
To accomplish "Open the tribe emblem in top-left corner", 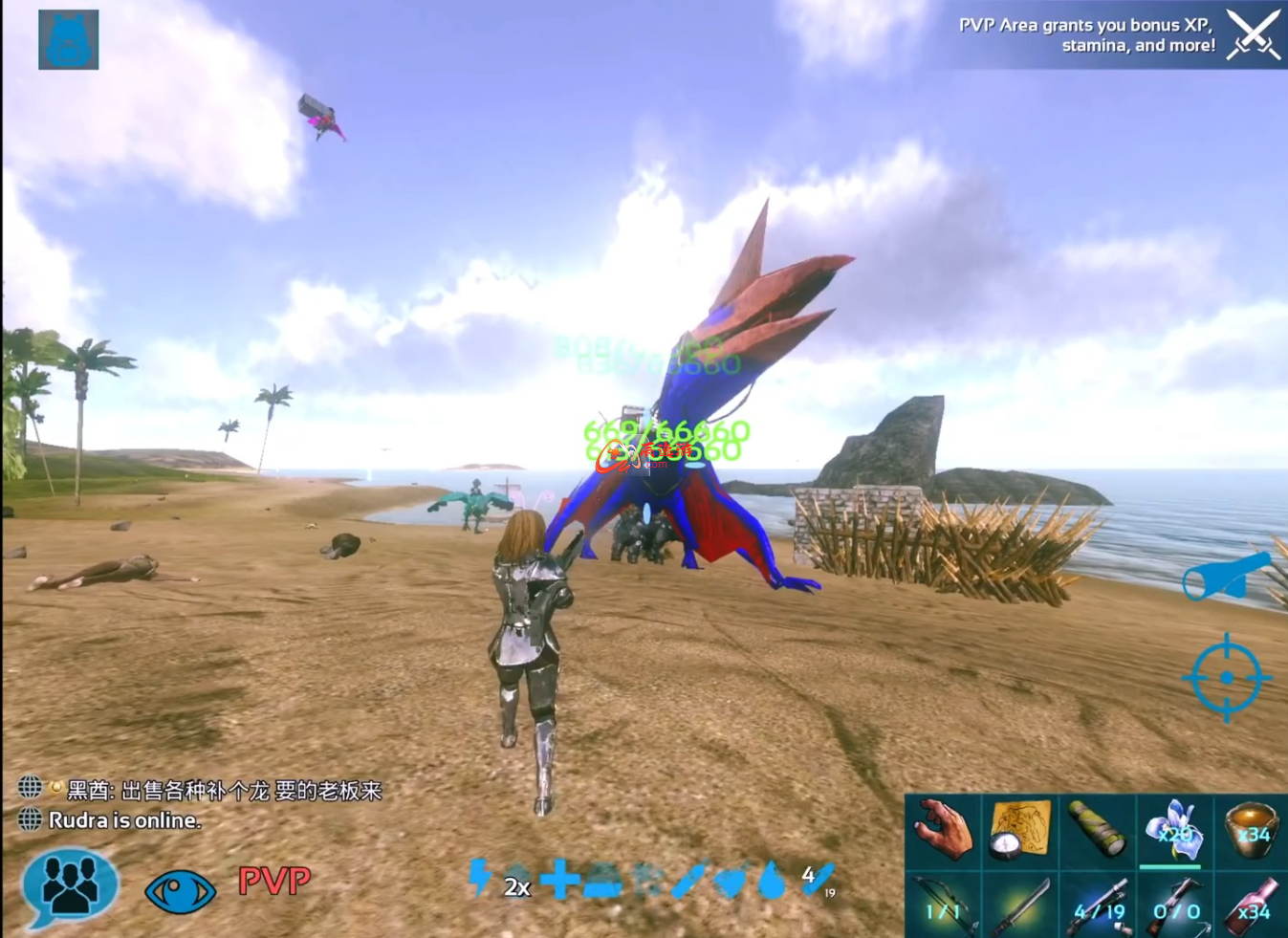I will pyautogui.click(x=68, y=39).
